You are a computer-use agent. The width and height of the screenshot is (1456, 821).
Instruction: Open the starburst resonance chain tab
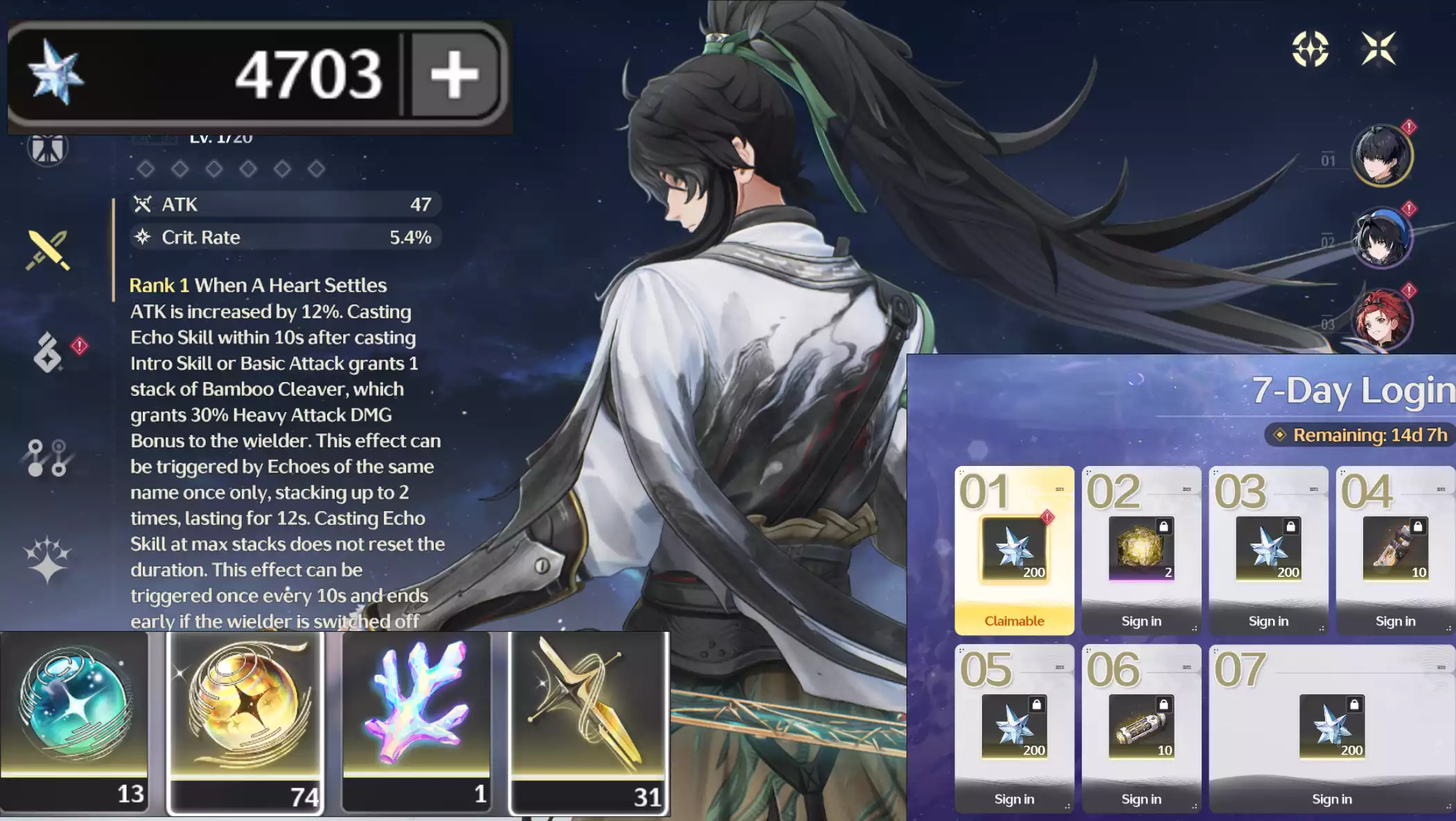click(x=47, y=559)
